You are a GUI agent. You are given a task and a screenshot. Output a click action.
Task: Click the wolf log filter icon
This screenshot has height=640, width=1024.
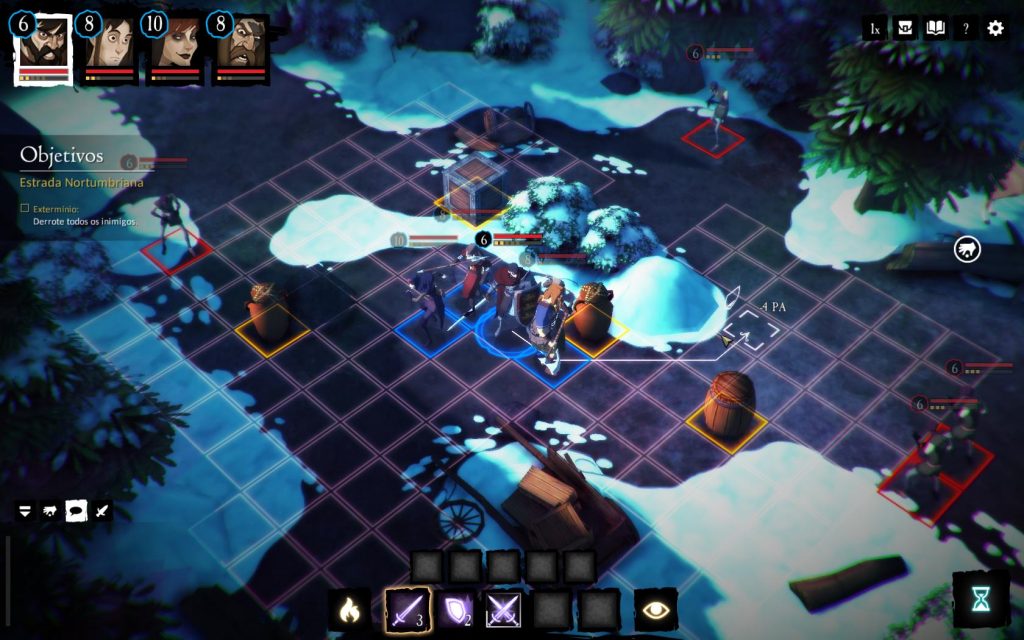50,511
